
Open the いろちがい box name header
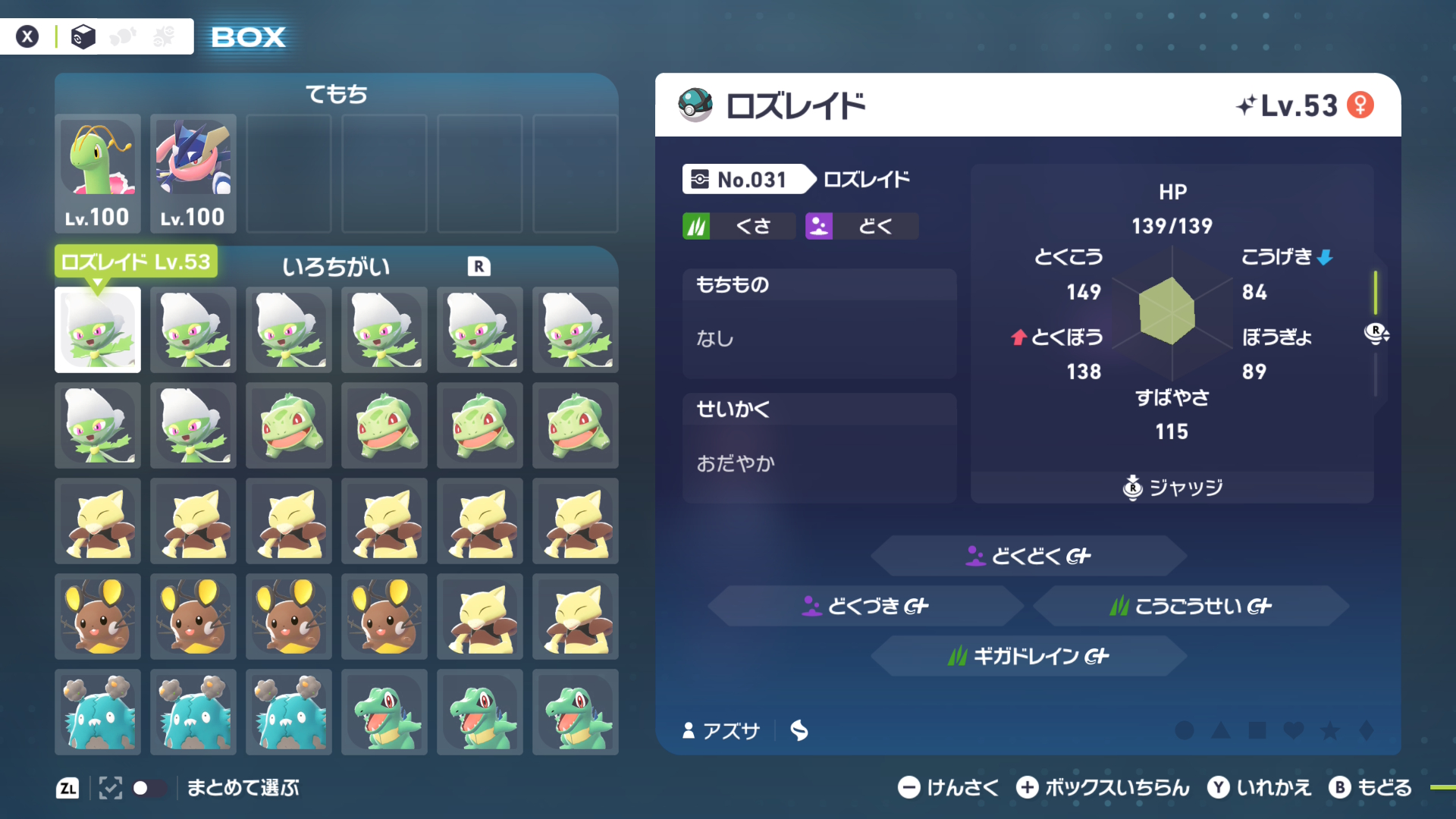click(x=336, y=267)
